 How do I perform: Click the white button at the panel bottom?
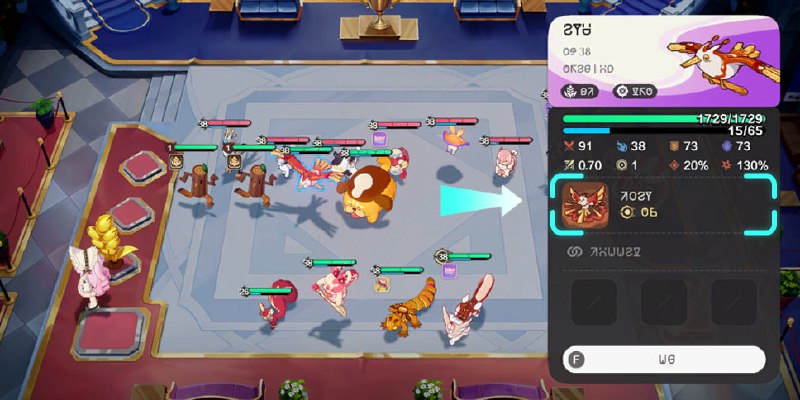coord(663,358)
